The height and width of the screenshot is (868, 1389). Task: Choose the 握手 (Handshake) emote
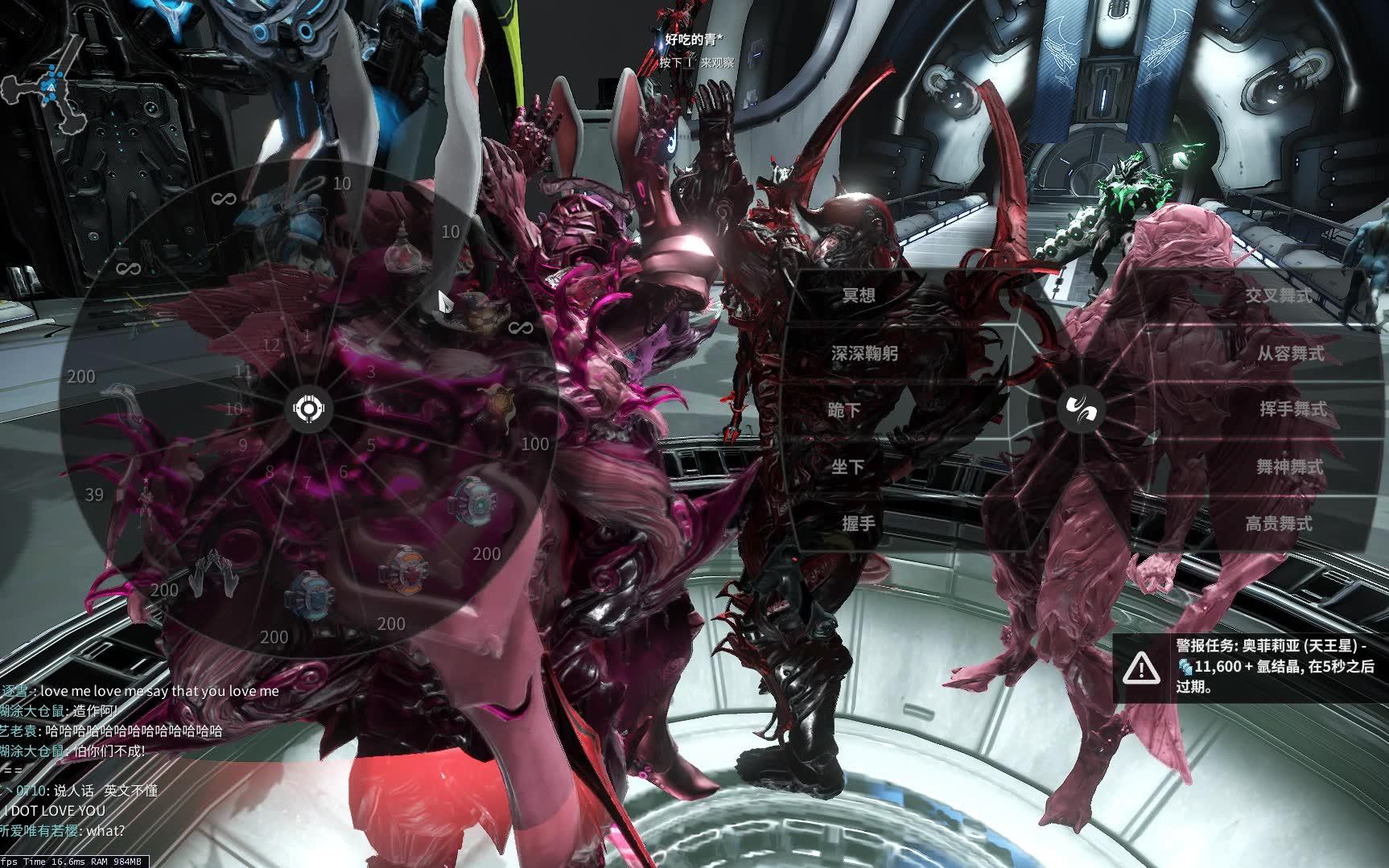pos(858,524)
